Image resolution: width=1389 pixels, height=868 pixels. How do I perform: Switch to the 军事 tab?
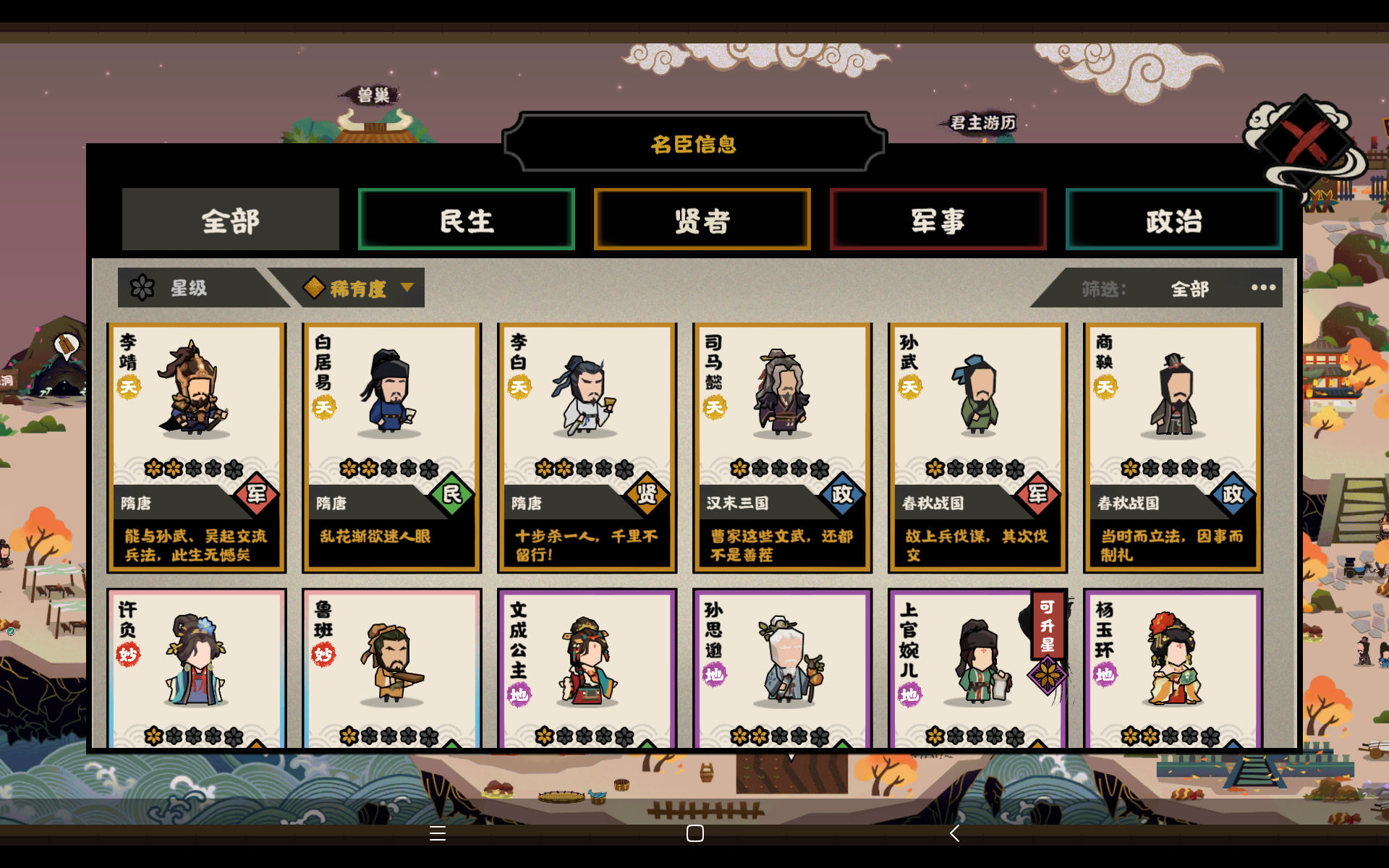click(938, 219)
